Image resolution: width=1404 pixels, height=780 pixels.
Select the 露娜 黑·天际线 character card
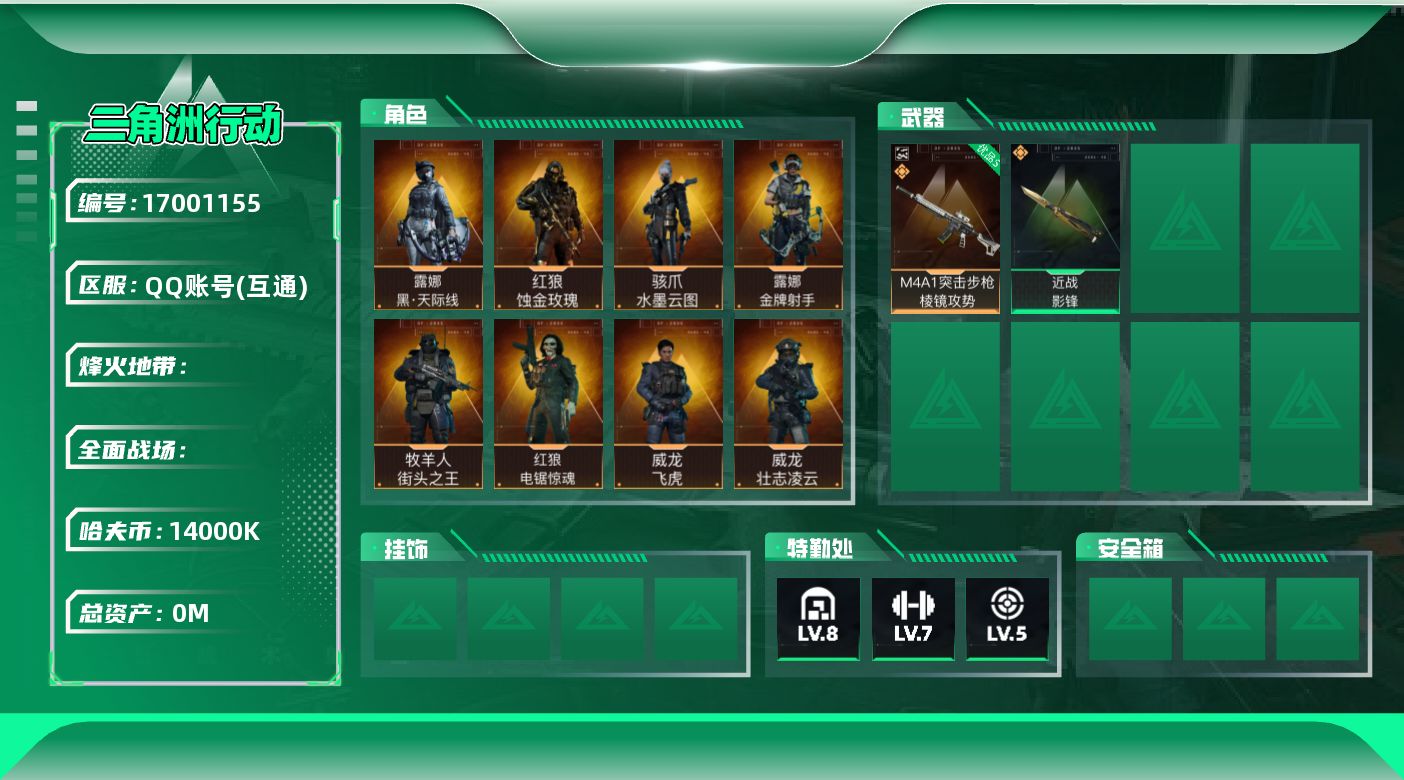(x=428, y=224)
